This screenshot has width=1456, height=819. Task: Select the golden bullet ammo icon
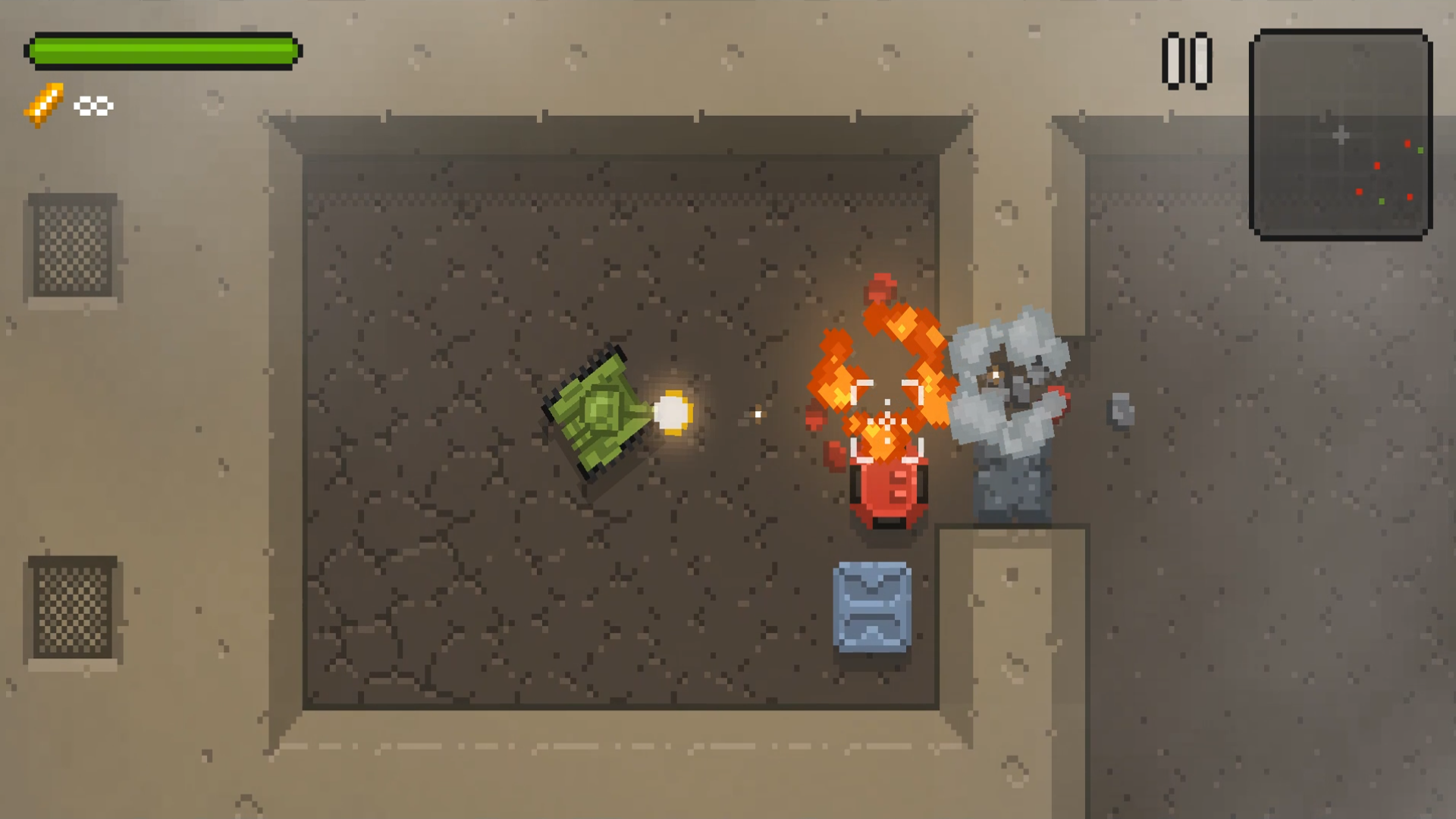click(42, 105)
